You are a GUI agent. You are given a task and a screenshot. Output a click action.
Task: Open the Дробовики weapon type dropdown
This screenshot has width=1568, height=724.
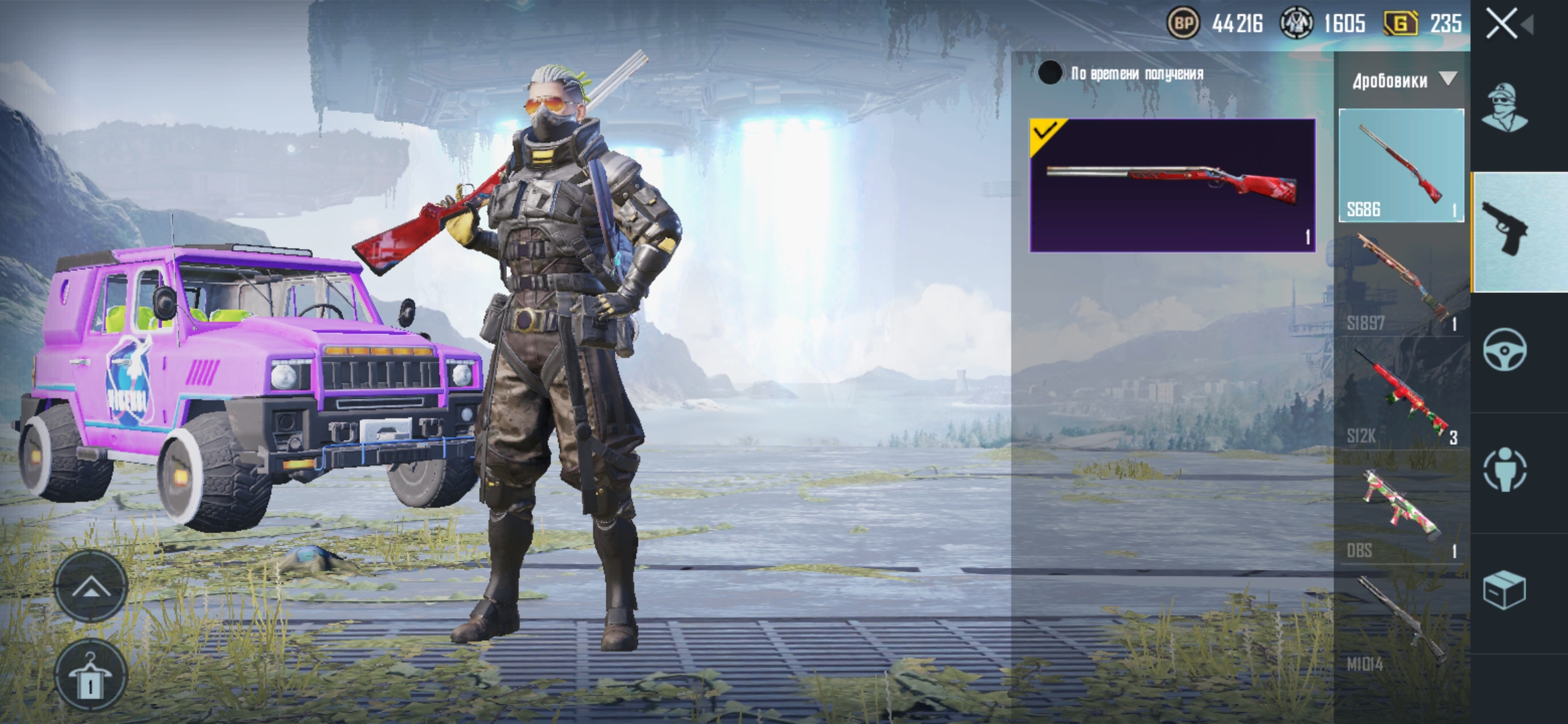pos(1403,80)
